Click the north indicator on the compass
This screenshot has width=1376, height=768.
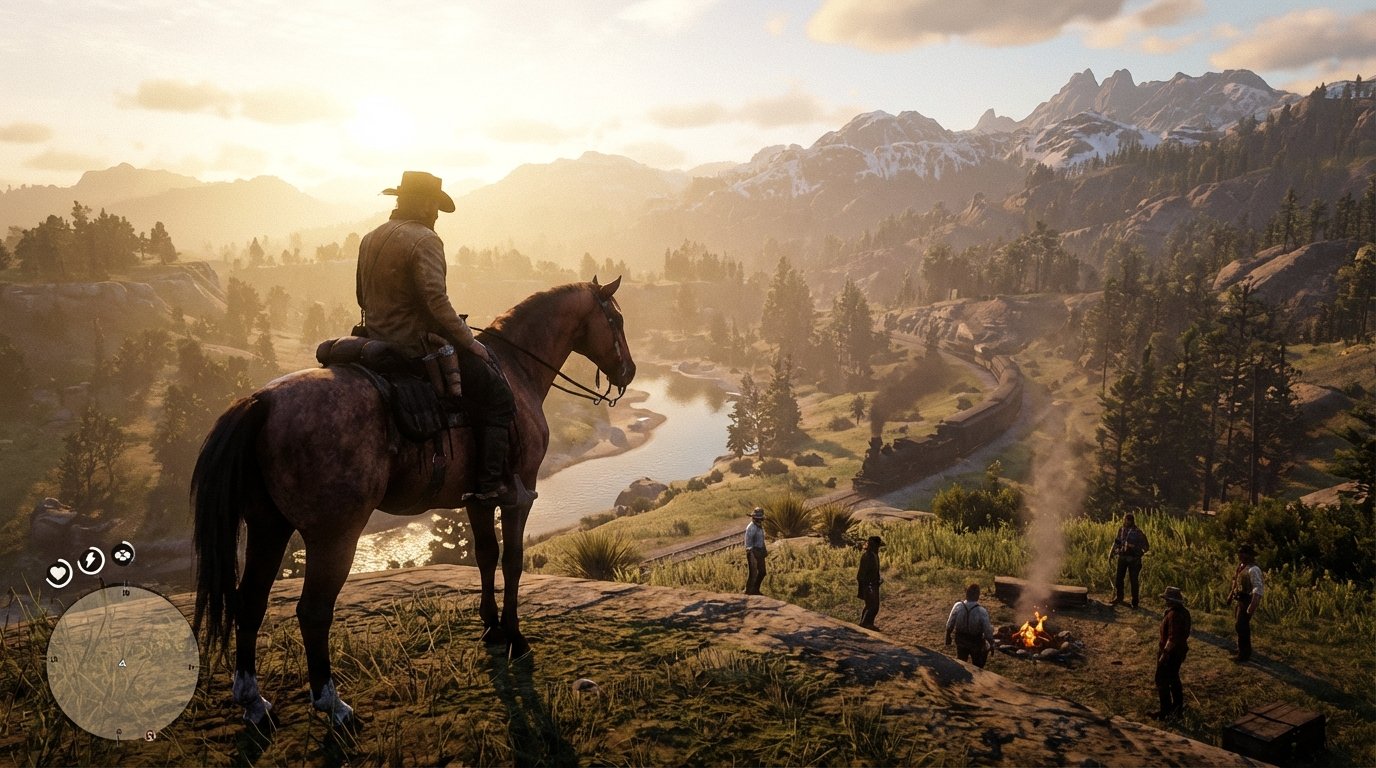[125, 592]
